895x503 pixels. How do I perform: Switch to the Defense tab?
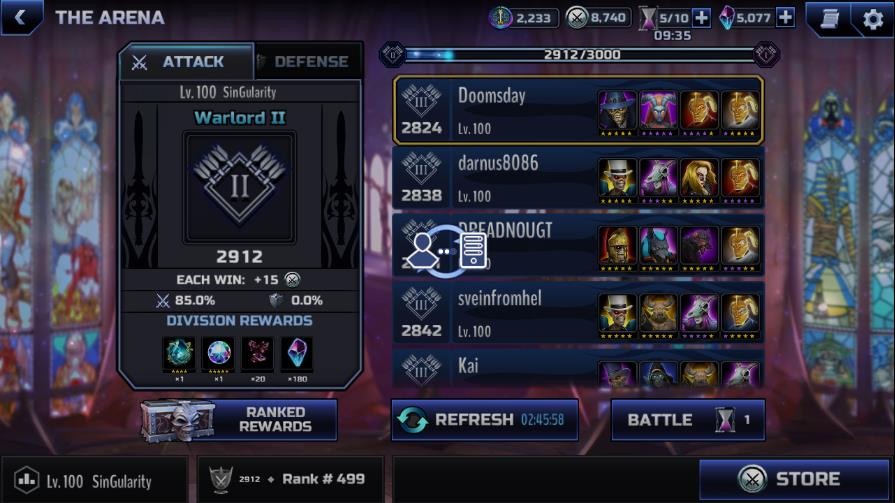[307, 62]
